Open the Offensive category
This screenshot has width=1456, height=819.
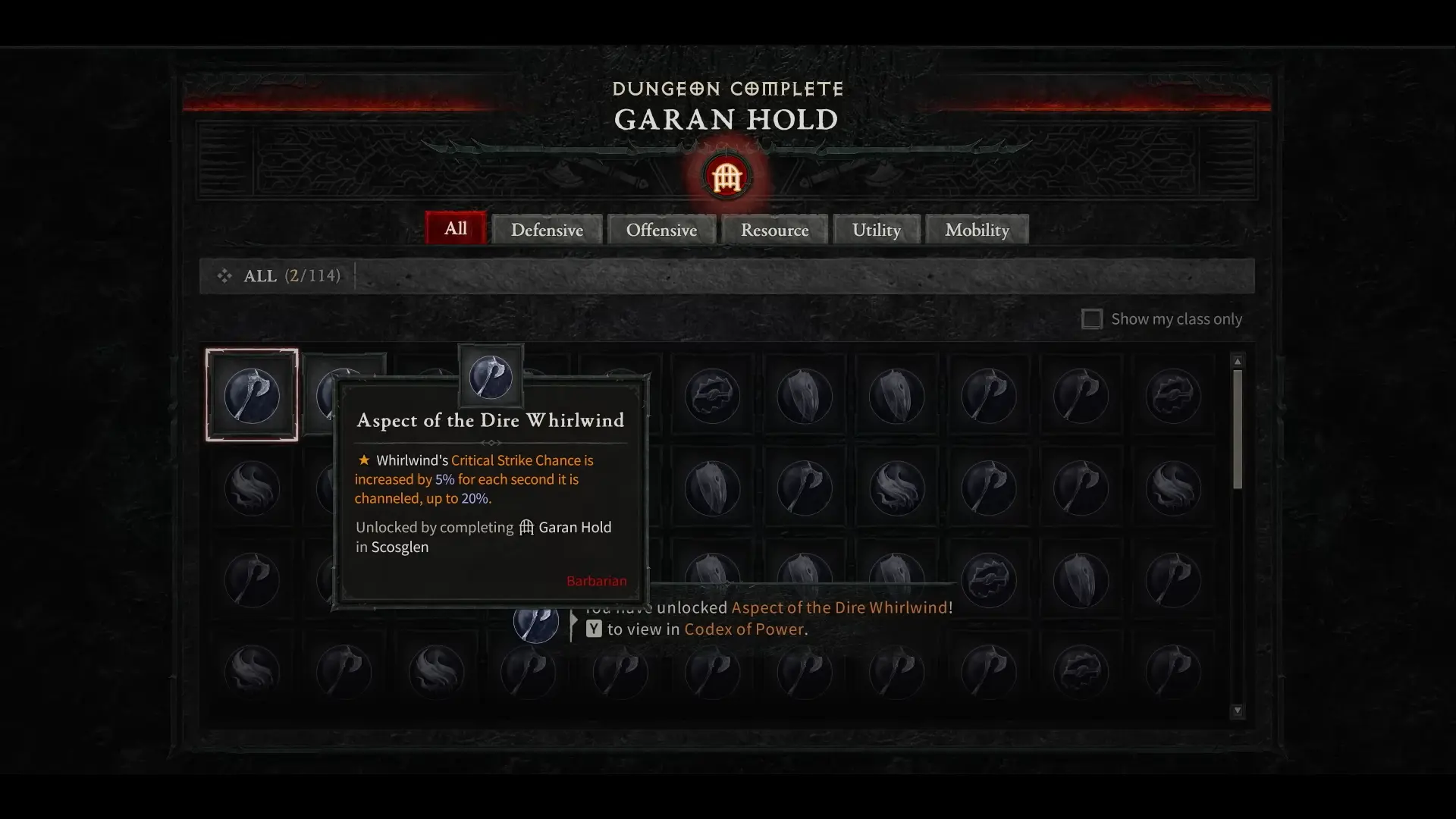click(661, 229)
